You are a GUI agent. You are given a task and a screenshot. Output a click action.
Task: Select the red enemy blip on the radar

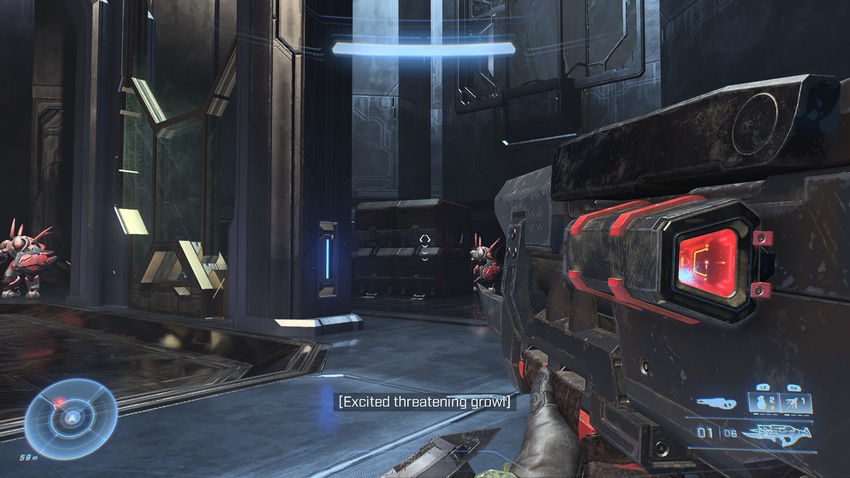coord(60,403)
